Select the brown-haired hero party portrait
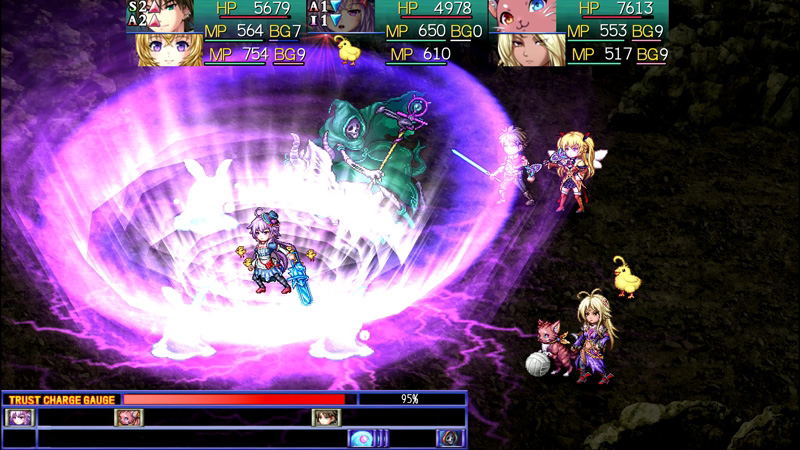The height and width of the screenshot is (450, 800). [176, 17]
